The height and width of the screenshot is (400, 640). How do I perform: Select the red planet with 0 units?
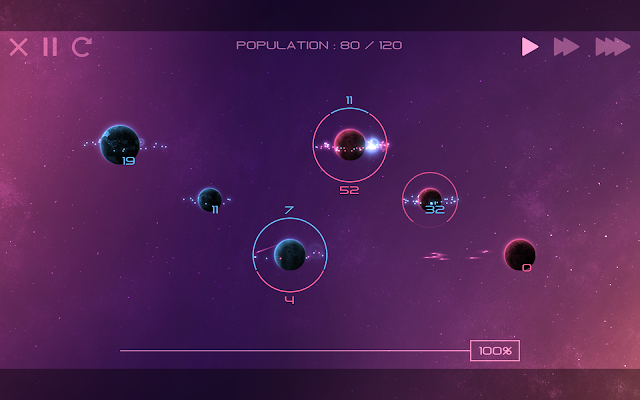pos(519,254)
